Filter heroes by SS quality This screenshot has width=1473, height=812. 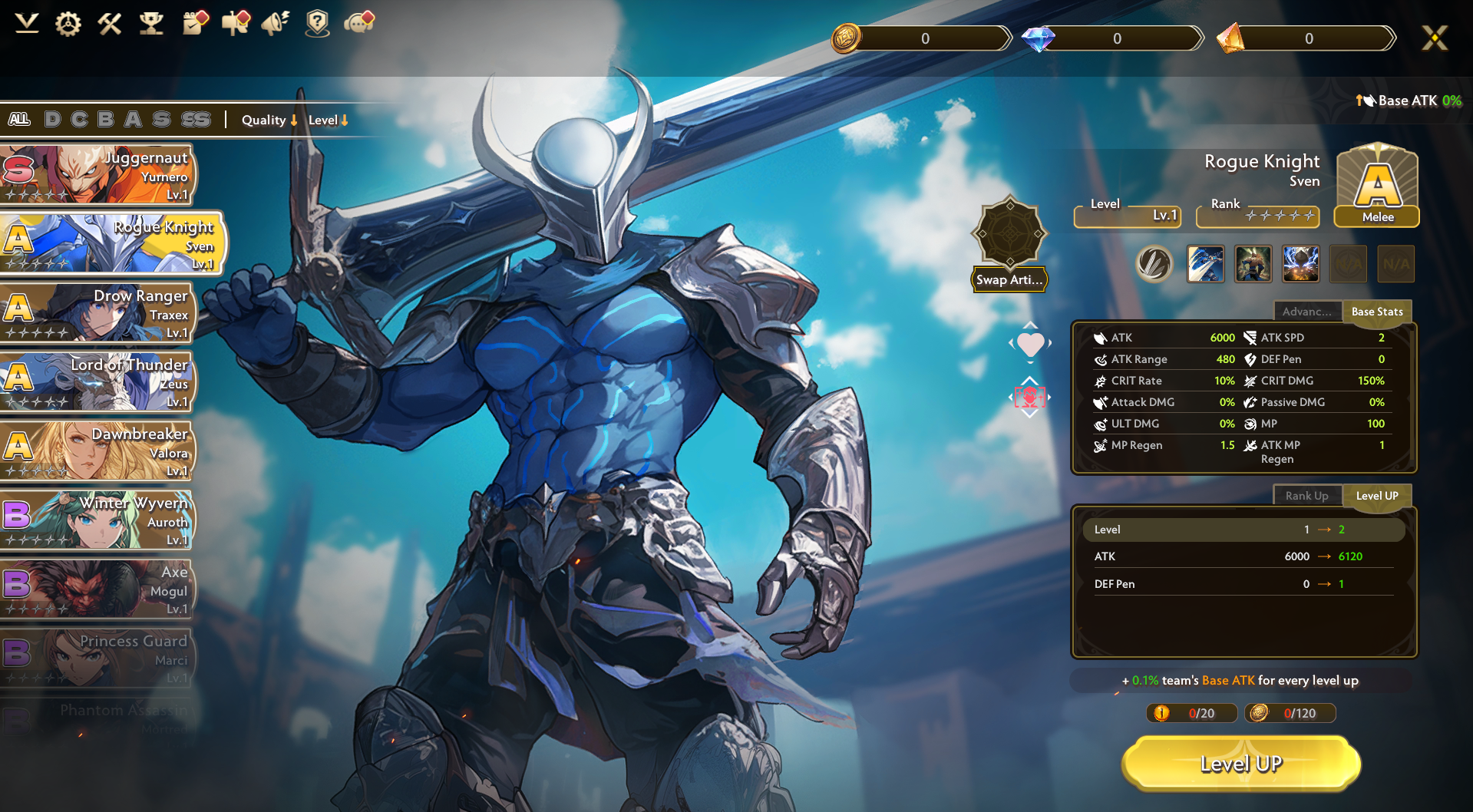click(196, 119)
